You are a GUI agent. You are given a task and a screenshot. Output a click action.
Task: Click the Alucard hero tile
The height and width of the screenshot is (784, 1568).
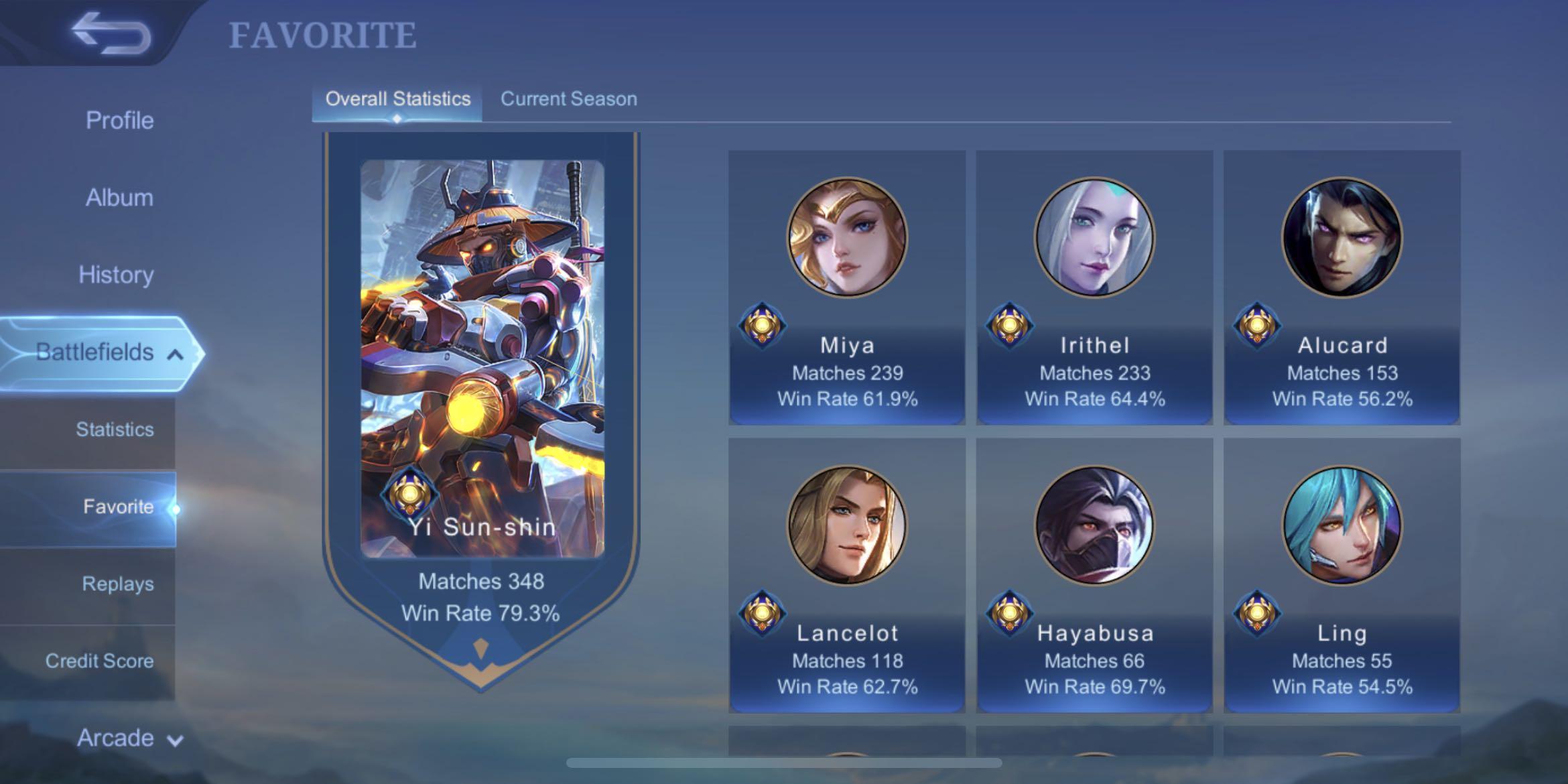[x=1342, y=288]
